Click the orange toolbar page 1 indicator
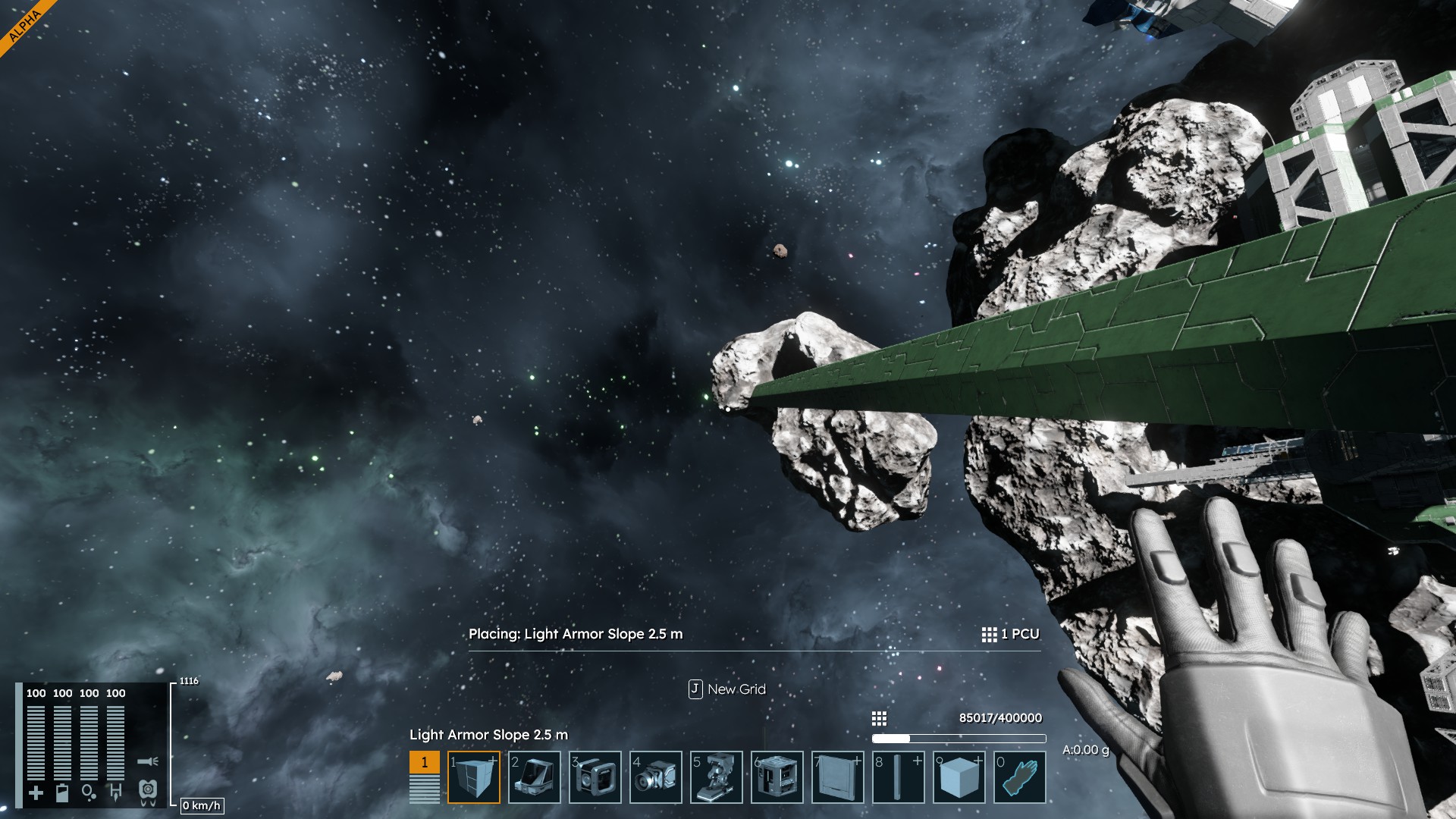 pos(425,762)
